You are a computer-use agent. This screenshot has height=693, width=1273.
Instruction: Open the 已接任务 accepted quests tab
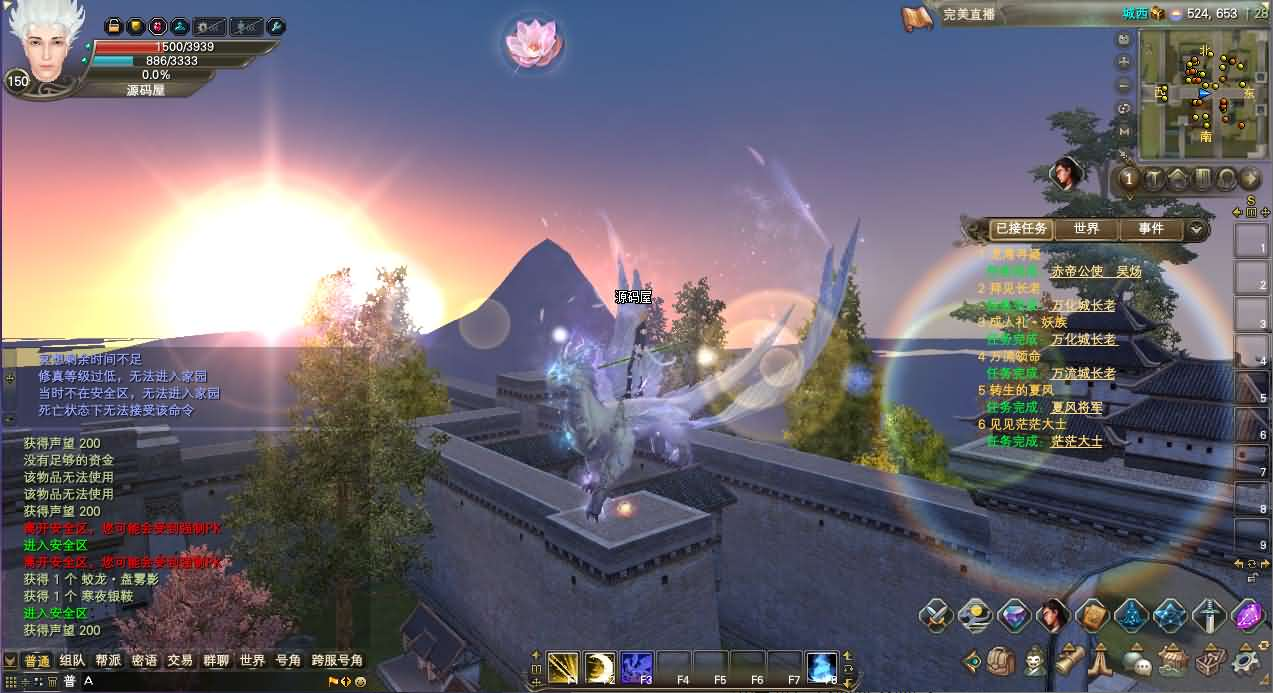coord(1020,229)
